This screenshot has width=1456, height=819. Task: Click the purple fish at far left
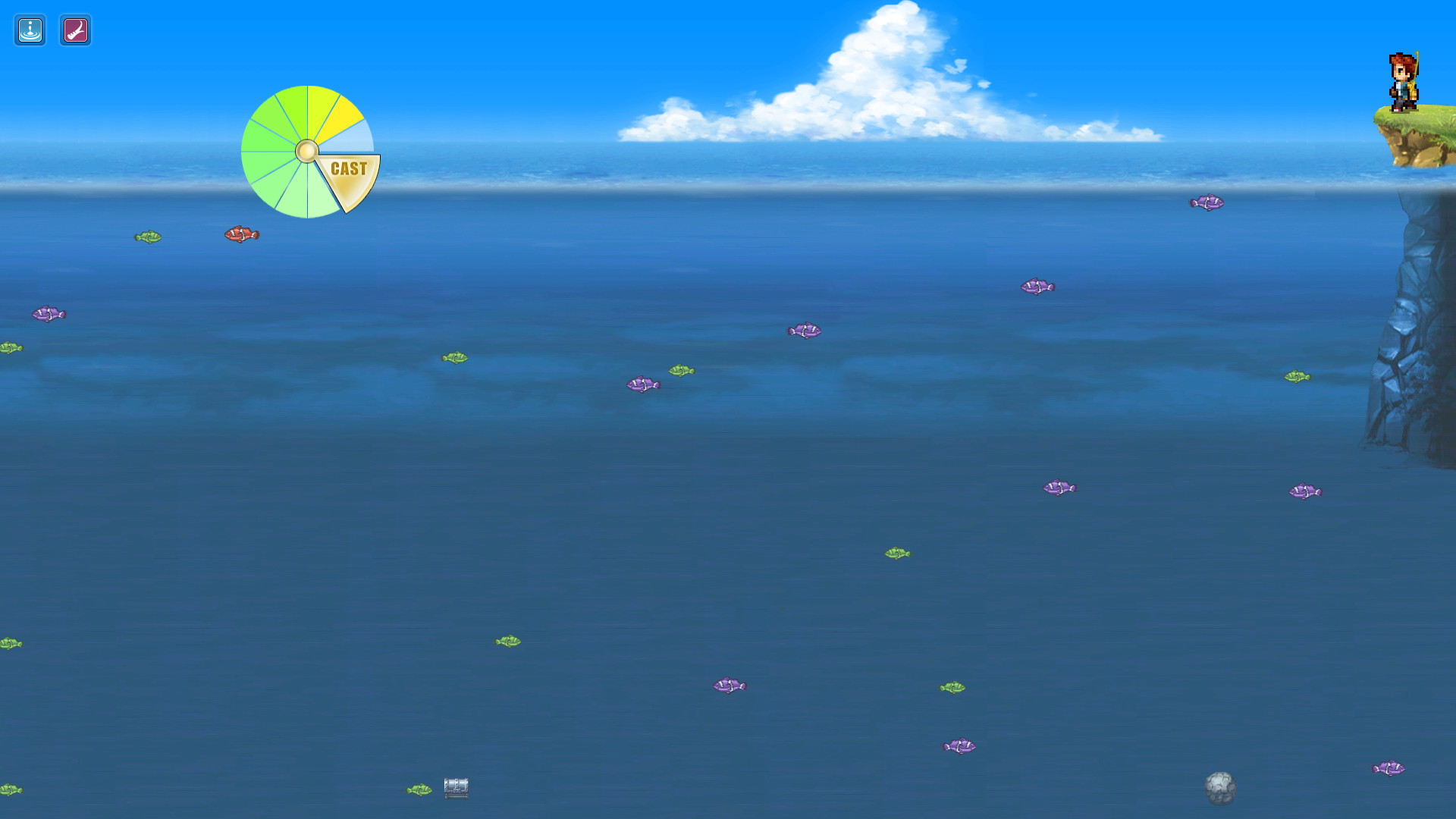49,313
